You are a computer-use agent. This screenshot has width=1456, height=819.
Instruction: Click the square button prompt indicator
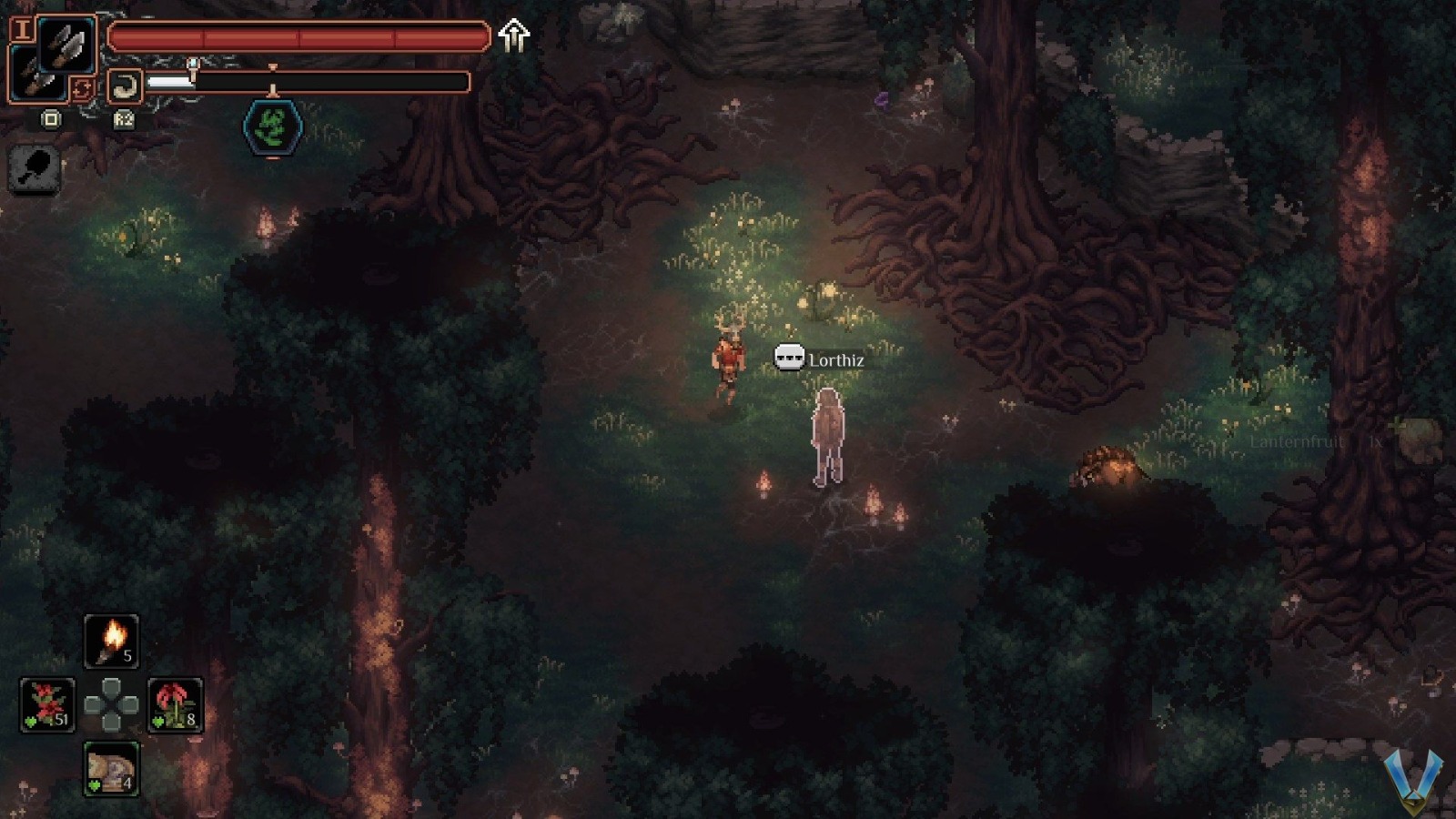pyautogui.click(x=51, y=118)
